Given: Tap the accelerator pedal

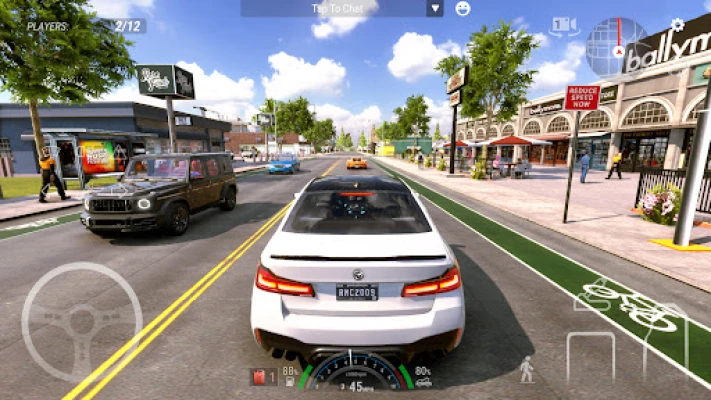Looking at the screenshot, I should (x=665, y=340).
